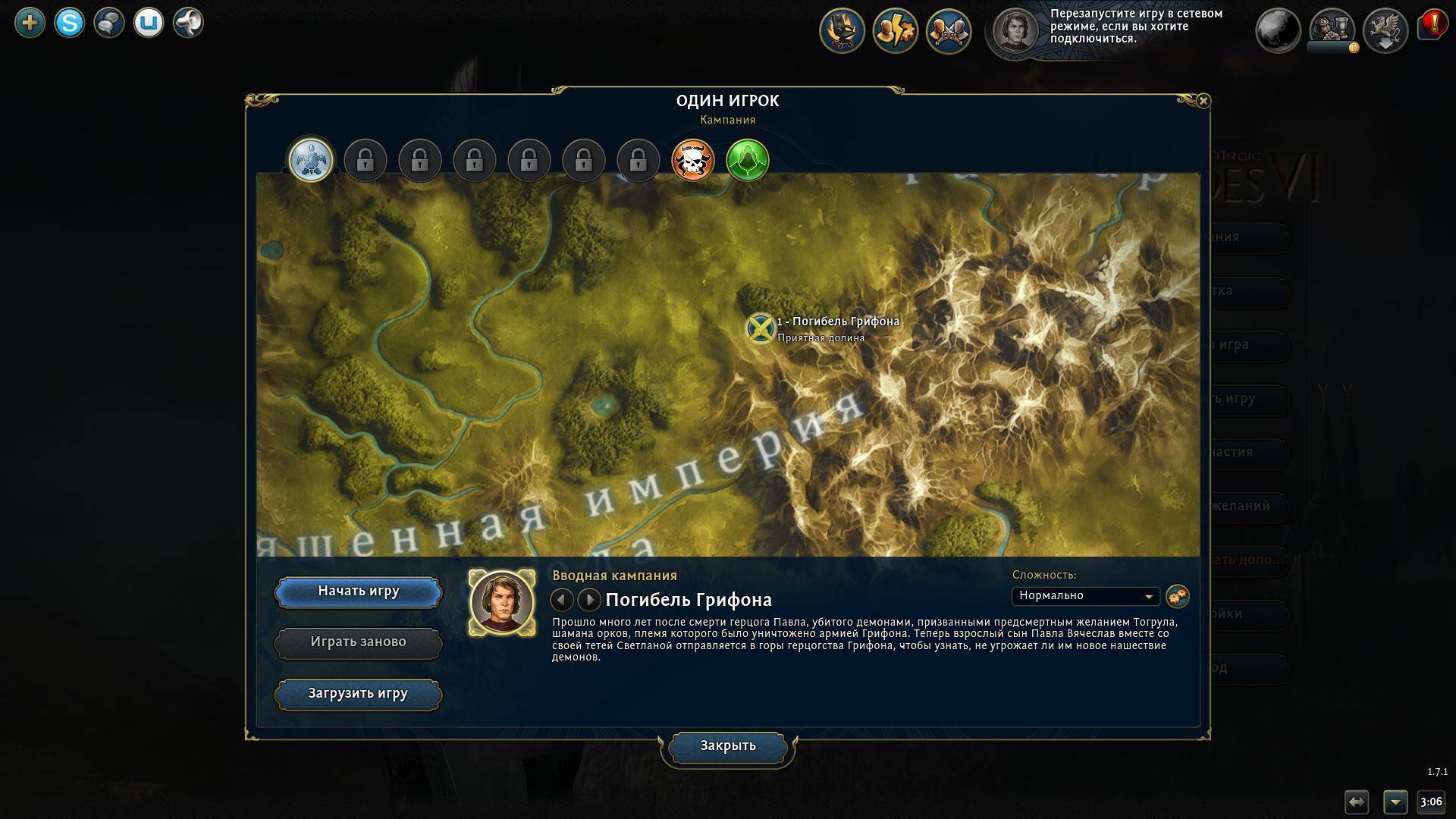Click the Загрузить игру button

[x=358, y=694]
